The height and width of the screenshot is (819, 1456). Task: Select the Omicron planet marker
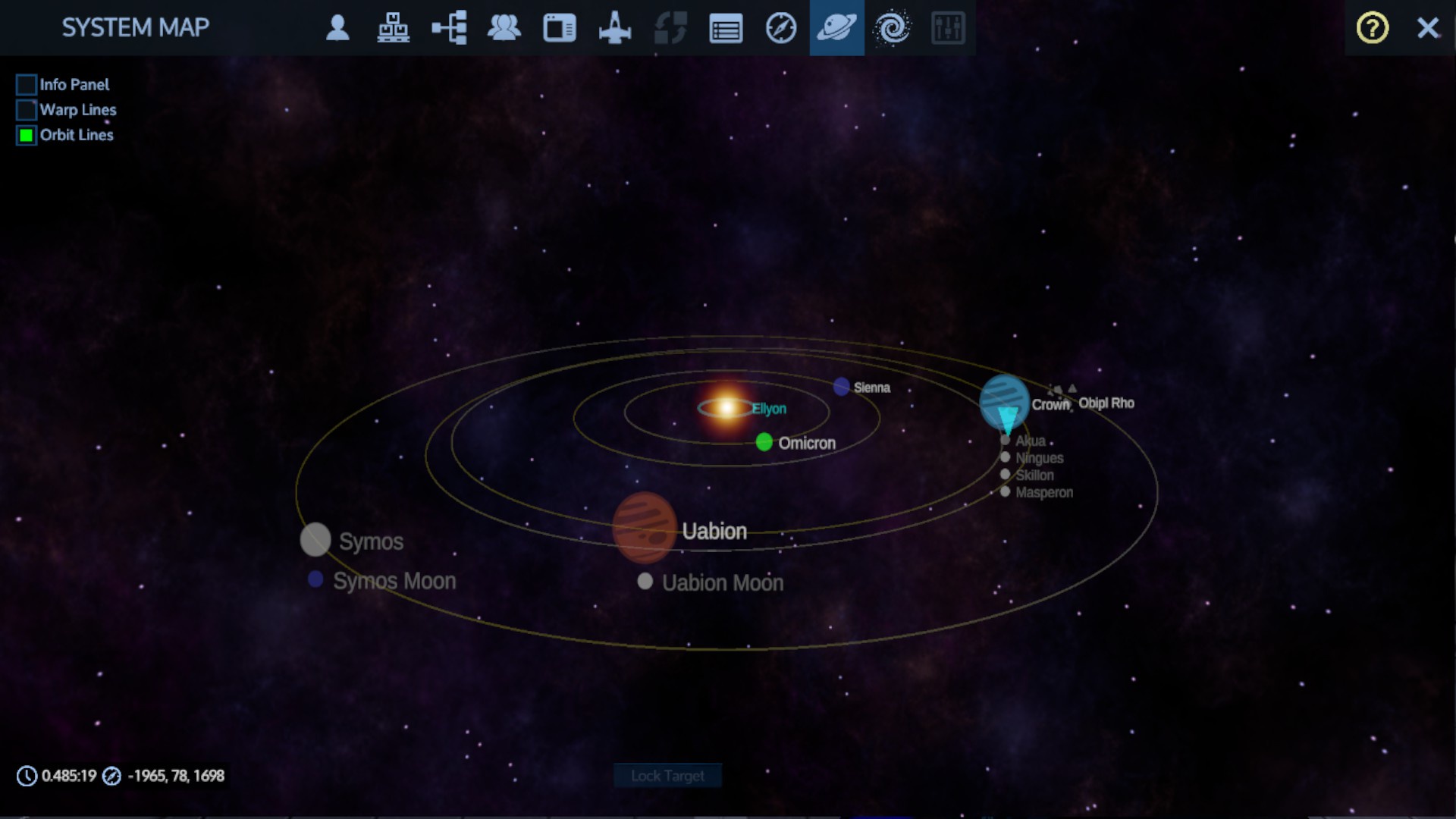tap(764, 442)
